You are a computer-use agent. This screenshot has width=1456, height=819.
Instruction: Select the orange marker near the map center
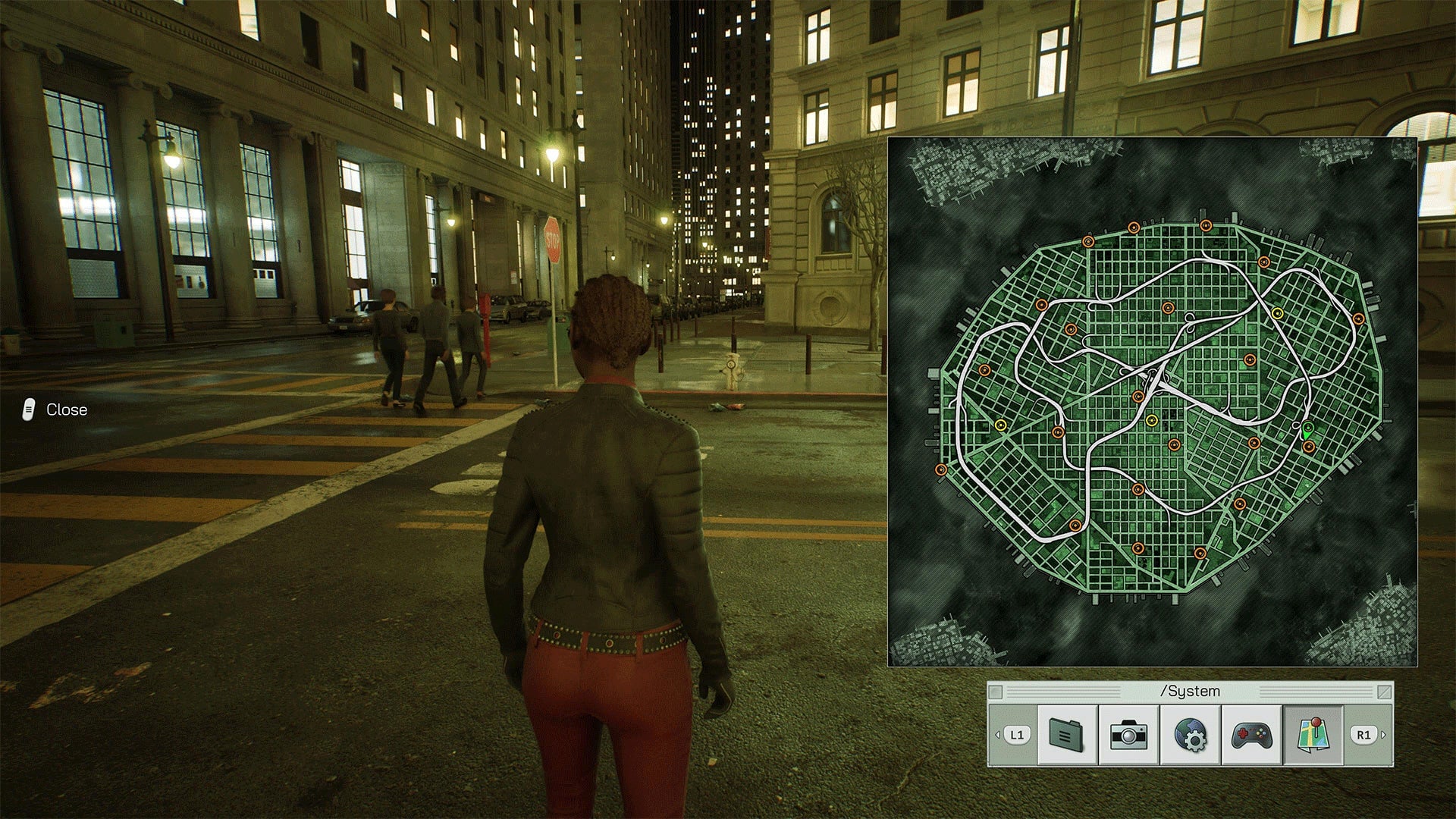pos(1137,397)
